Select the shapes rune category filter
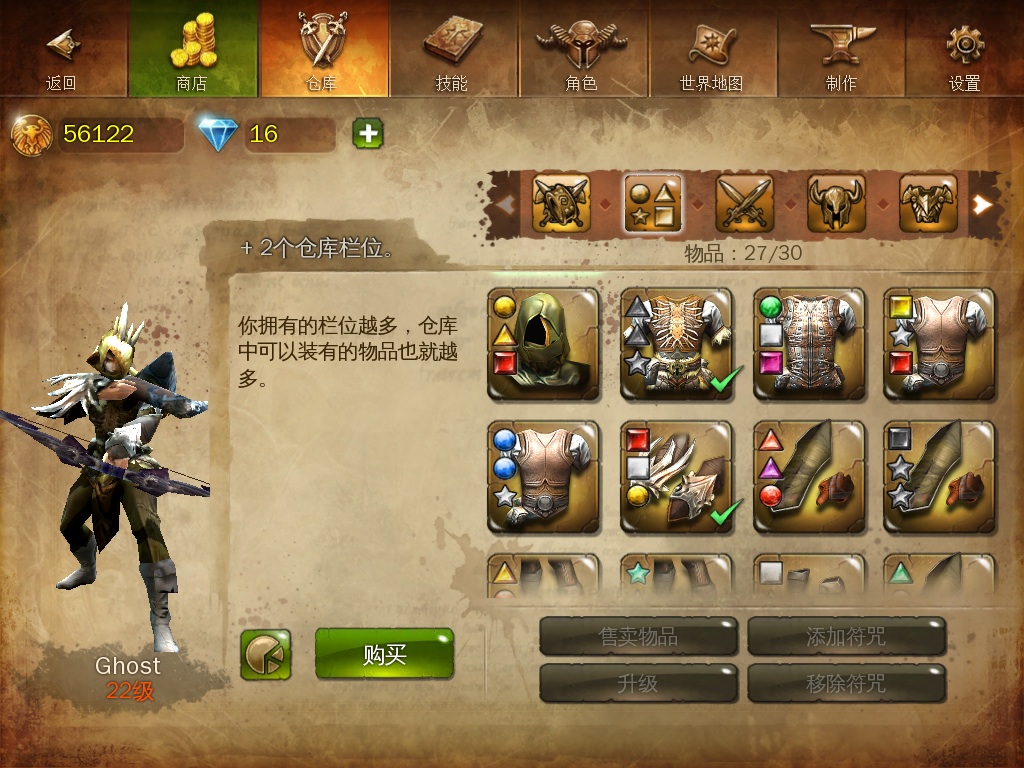Screen dimensions: 1024x768 point(653,204)
